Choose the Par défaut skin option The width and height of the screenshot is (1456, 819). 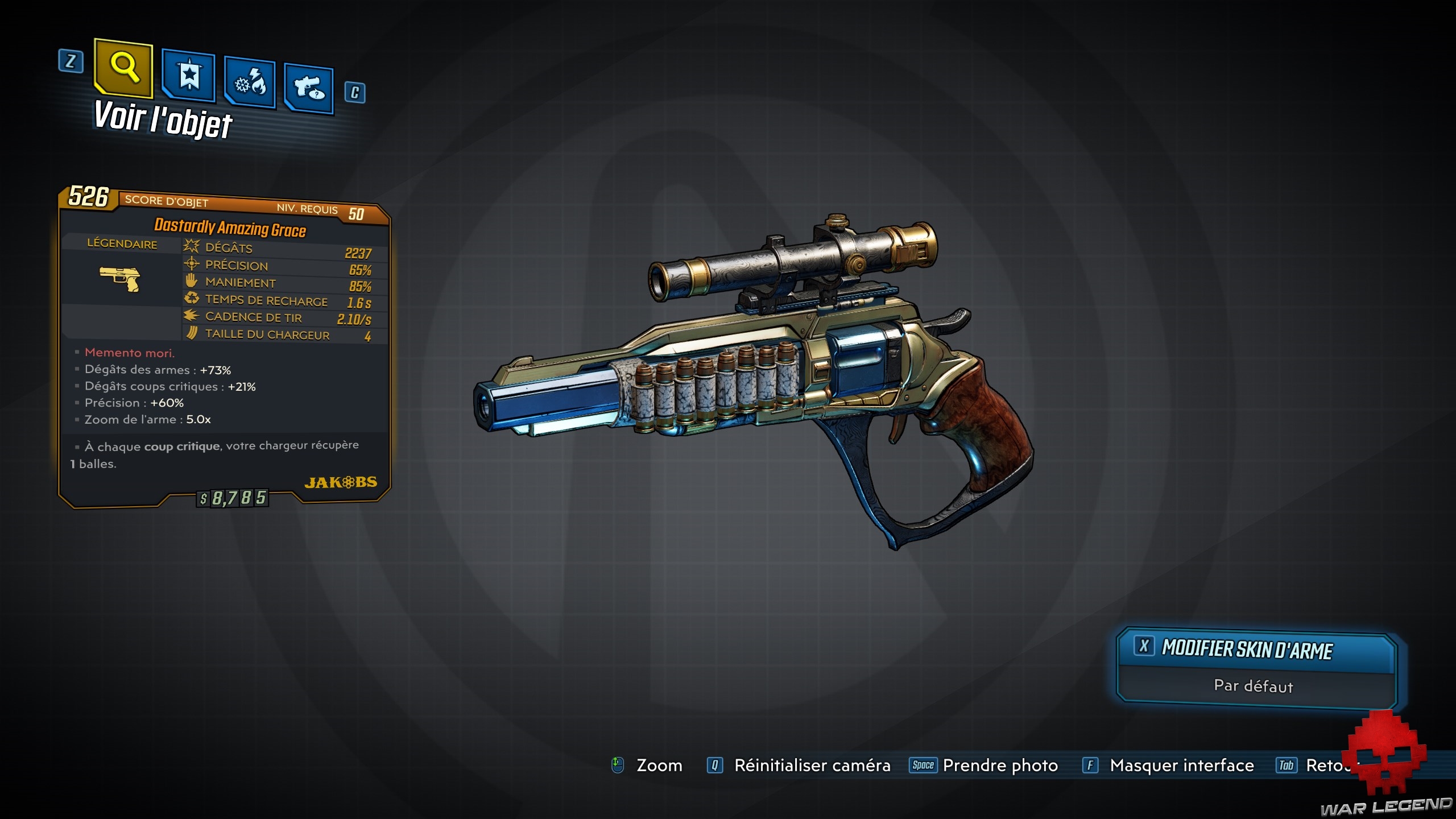(1254, 686)
